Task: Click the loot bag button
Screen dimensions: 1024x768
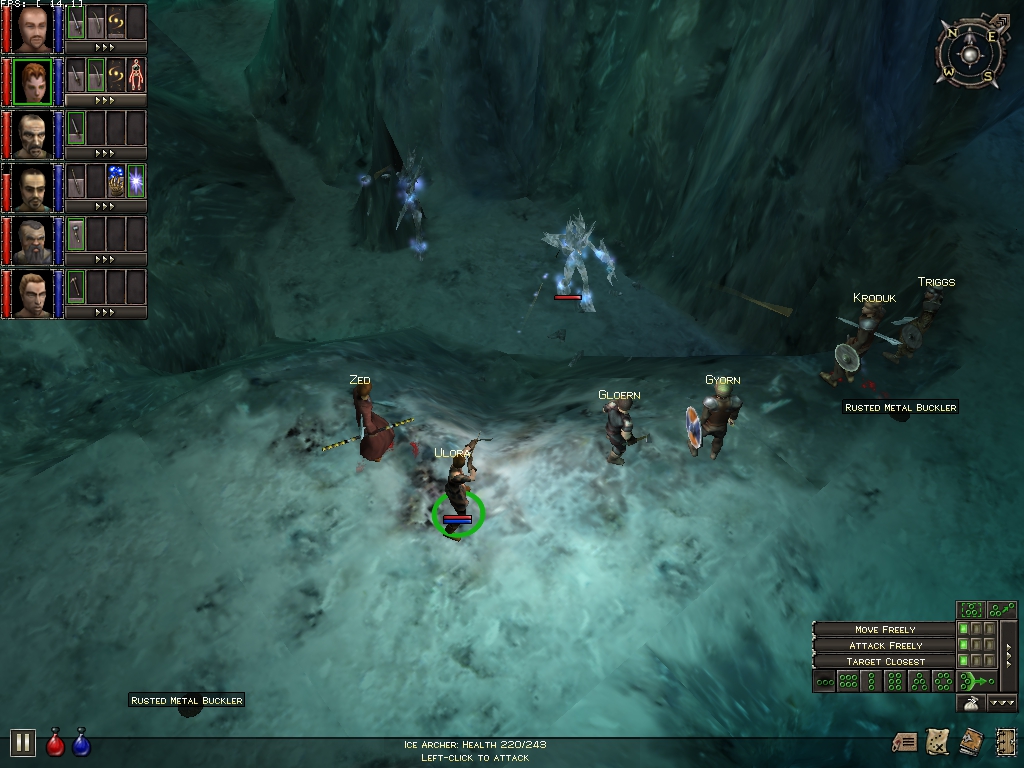Action: coord(971,703)
